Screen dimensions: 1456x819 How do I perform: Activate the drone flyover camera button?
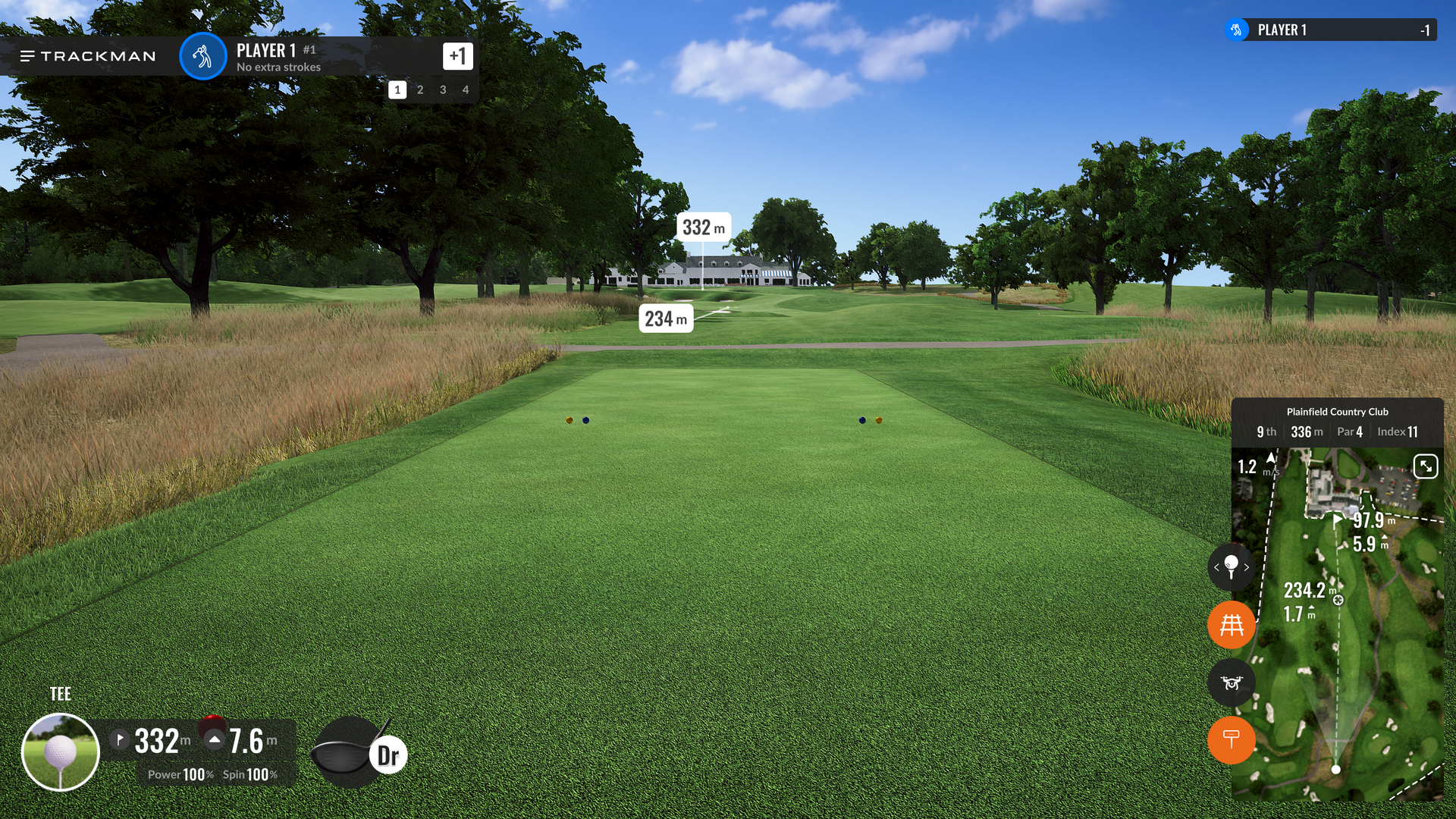[x=1231, y=682]
